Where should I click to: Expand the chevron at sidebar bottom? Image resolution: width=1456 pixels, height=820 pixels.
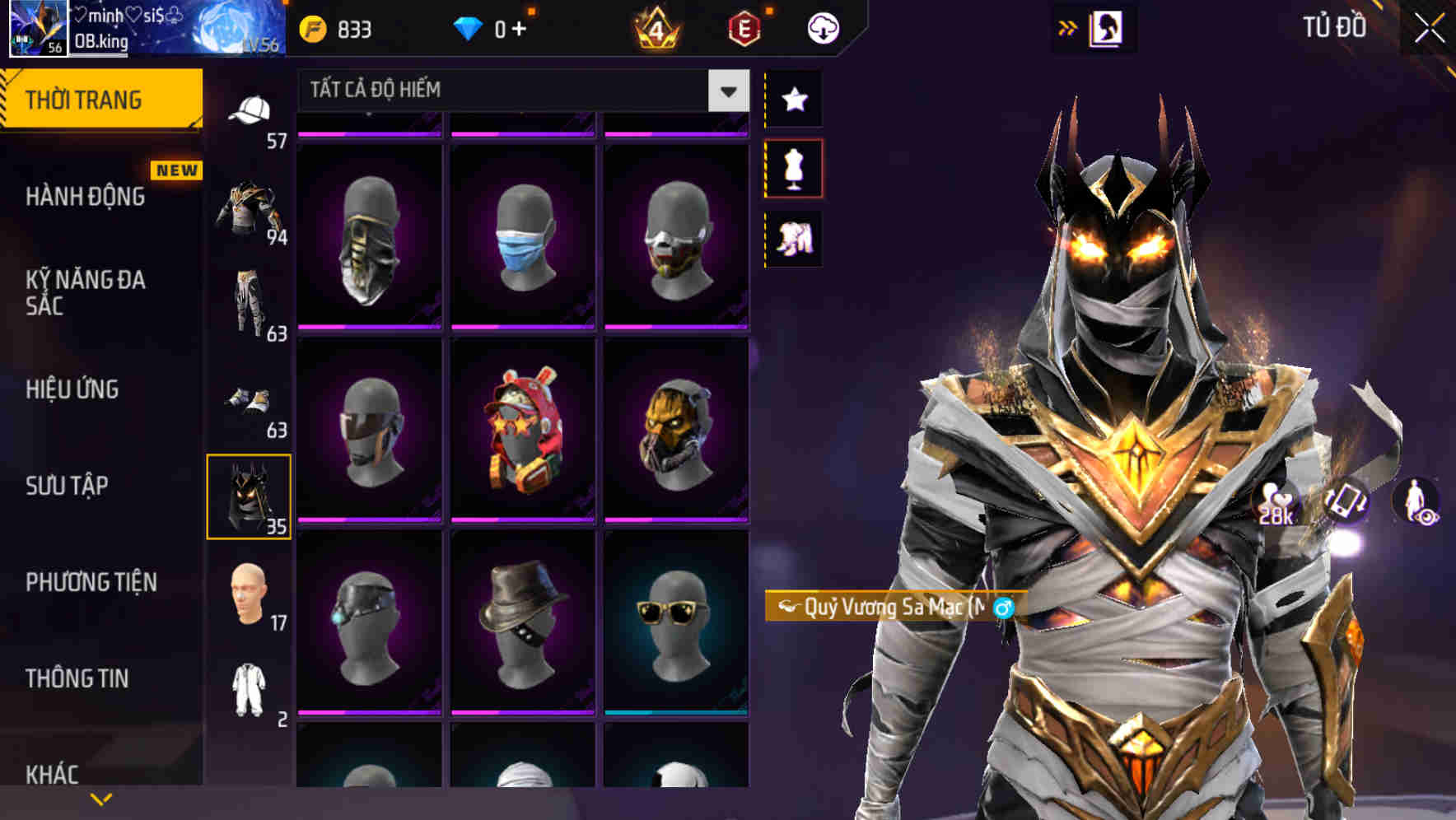(101, 797)
